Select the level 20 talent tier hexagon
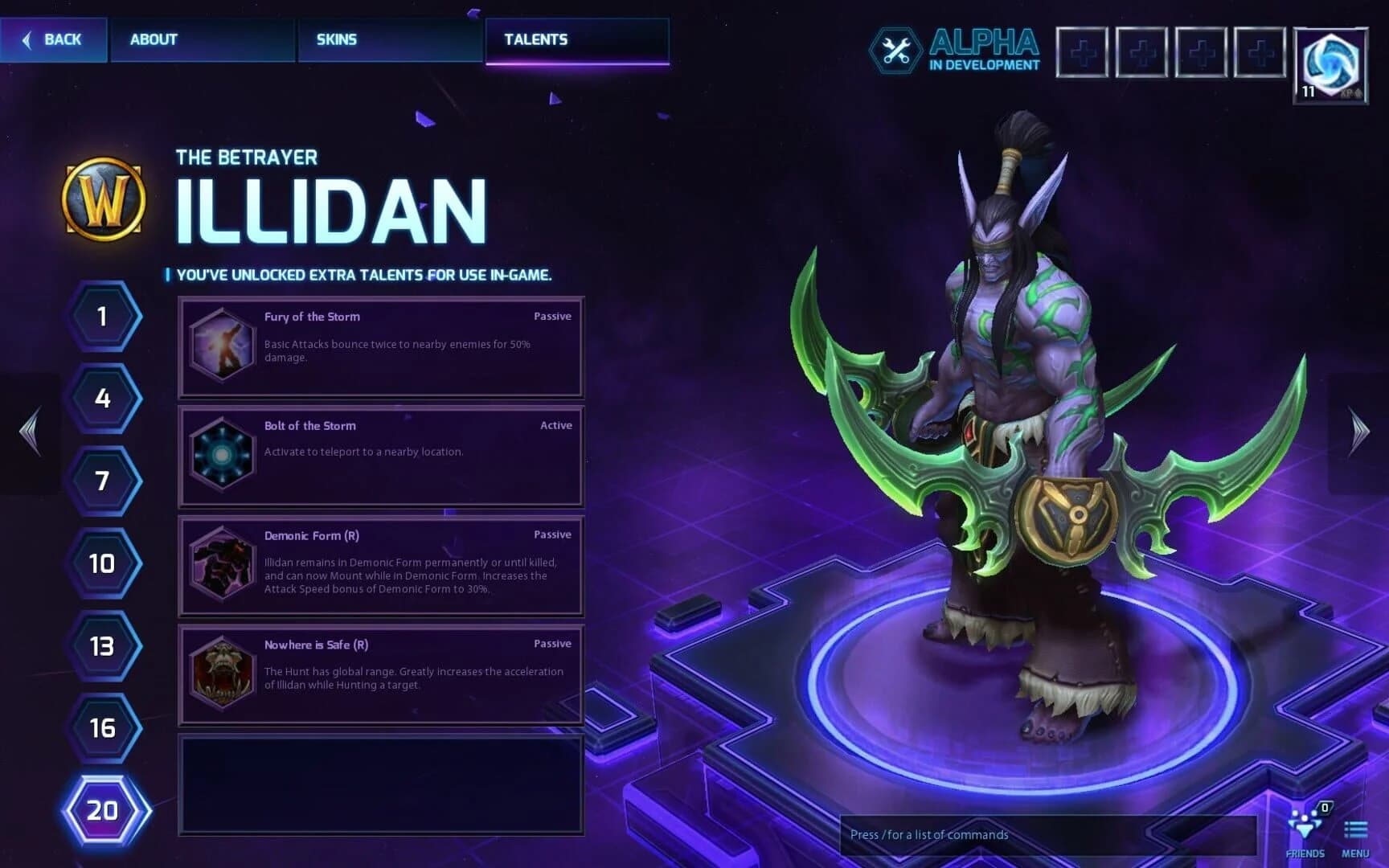 pyautogui.click(x=102, y=813)
